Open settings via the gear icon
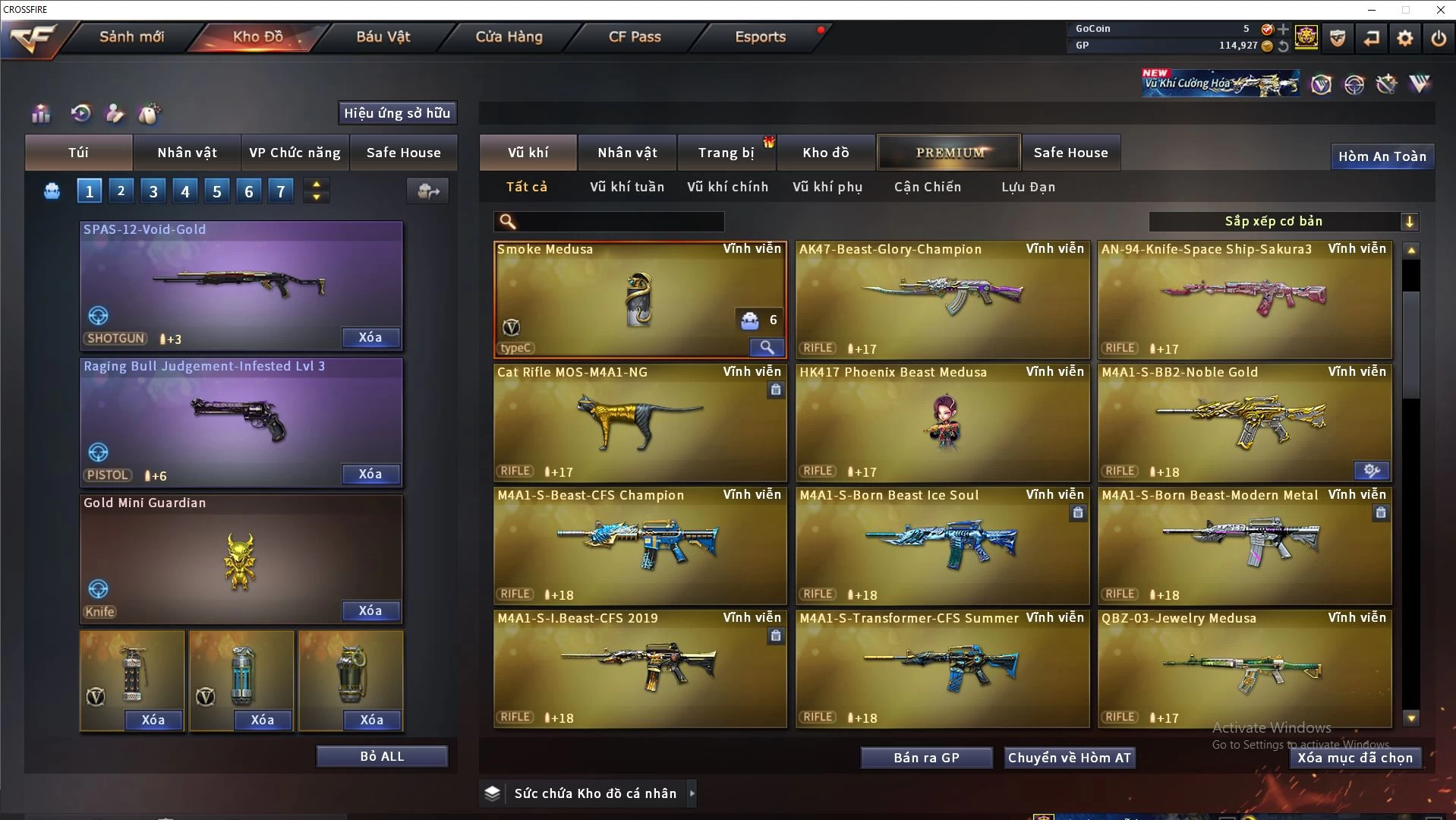The image size is (1456, 820). coord(1404,38)
